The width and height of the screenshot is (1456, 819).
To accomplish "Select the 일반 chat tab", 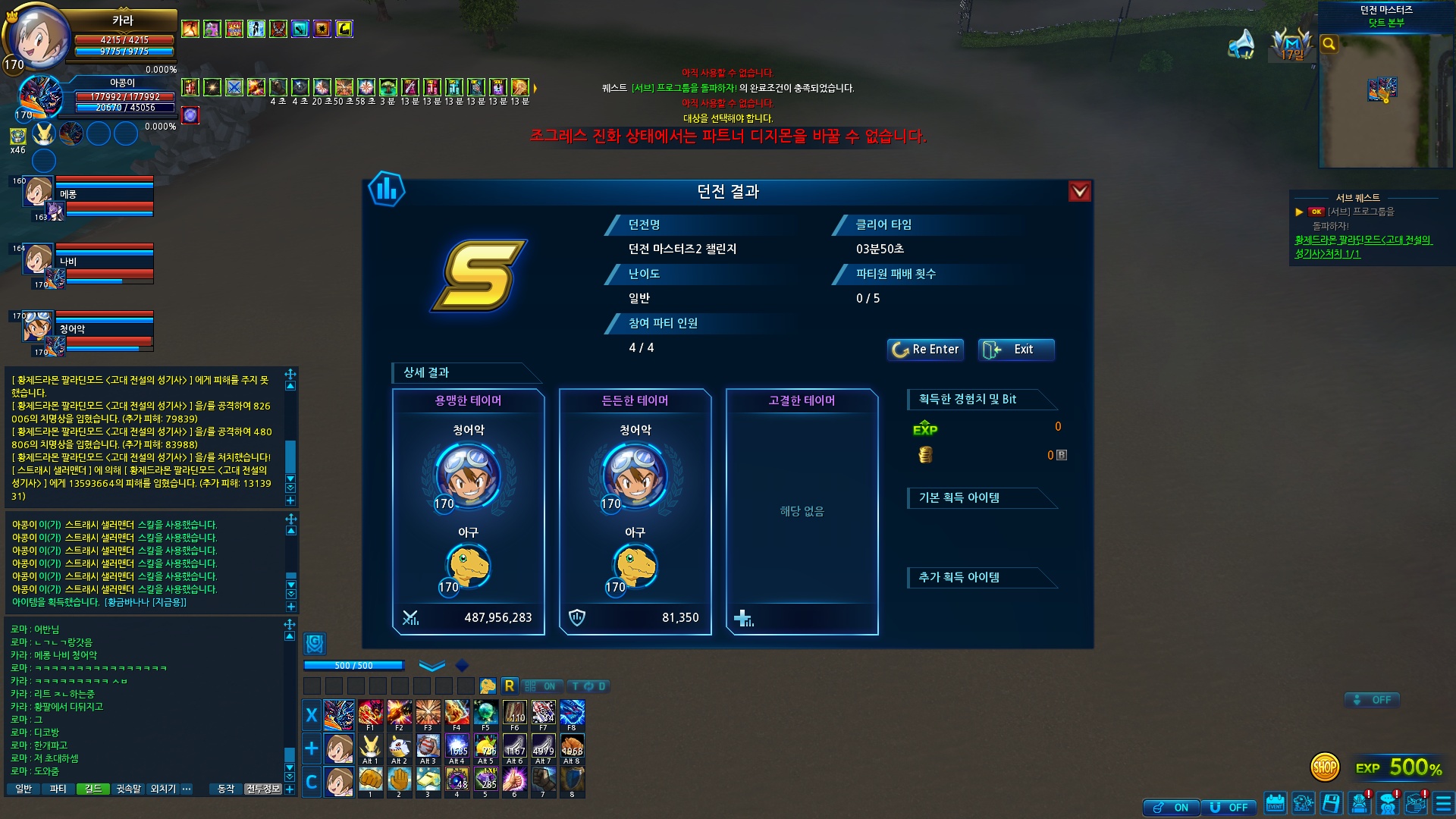I will coord(24,789).
